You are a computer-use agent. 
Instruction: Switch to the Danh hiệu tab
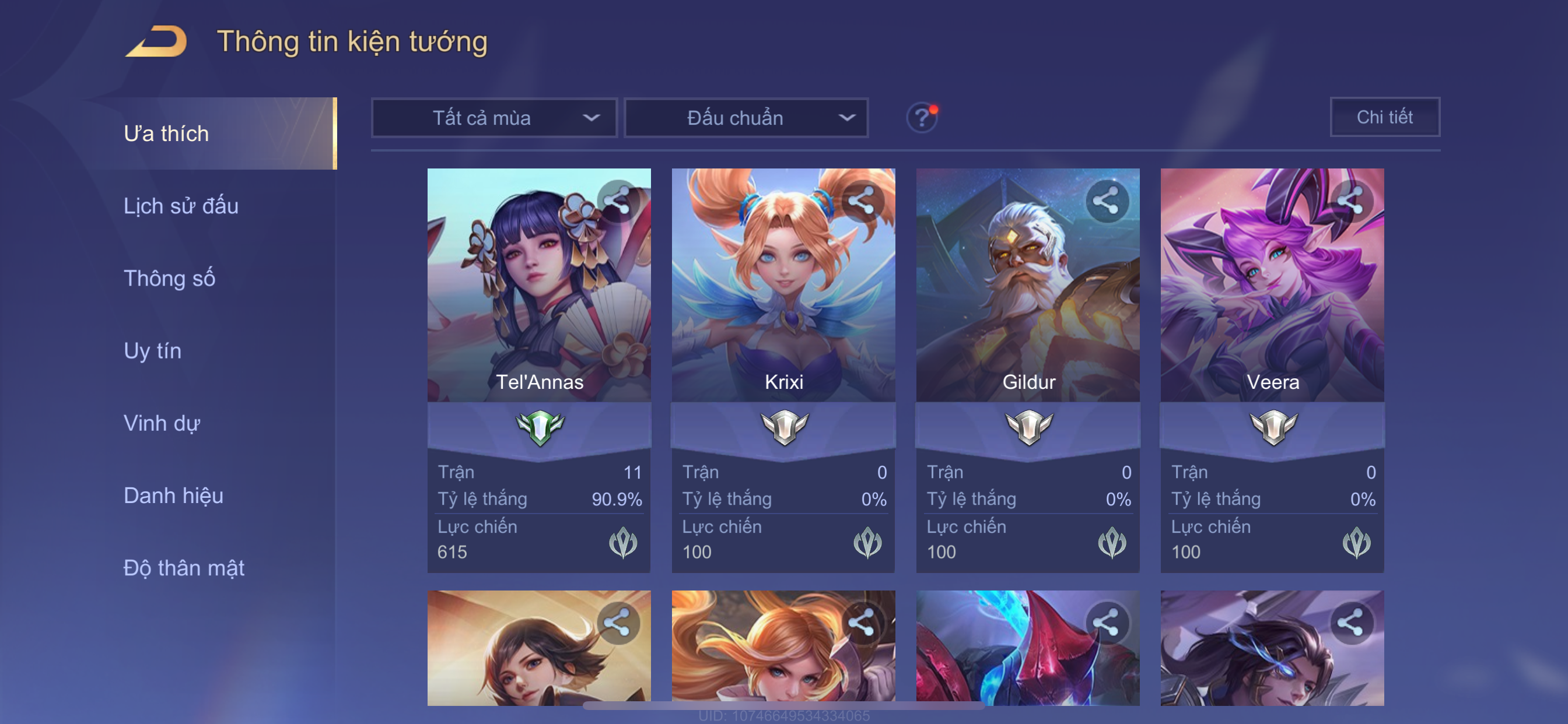pyautogui.click(x=173, y=496)
